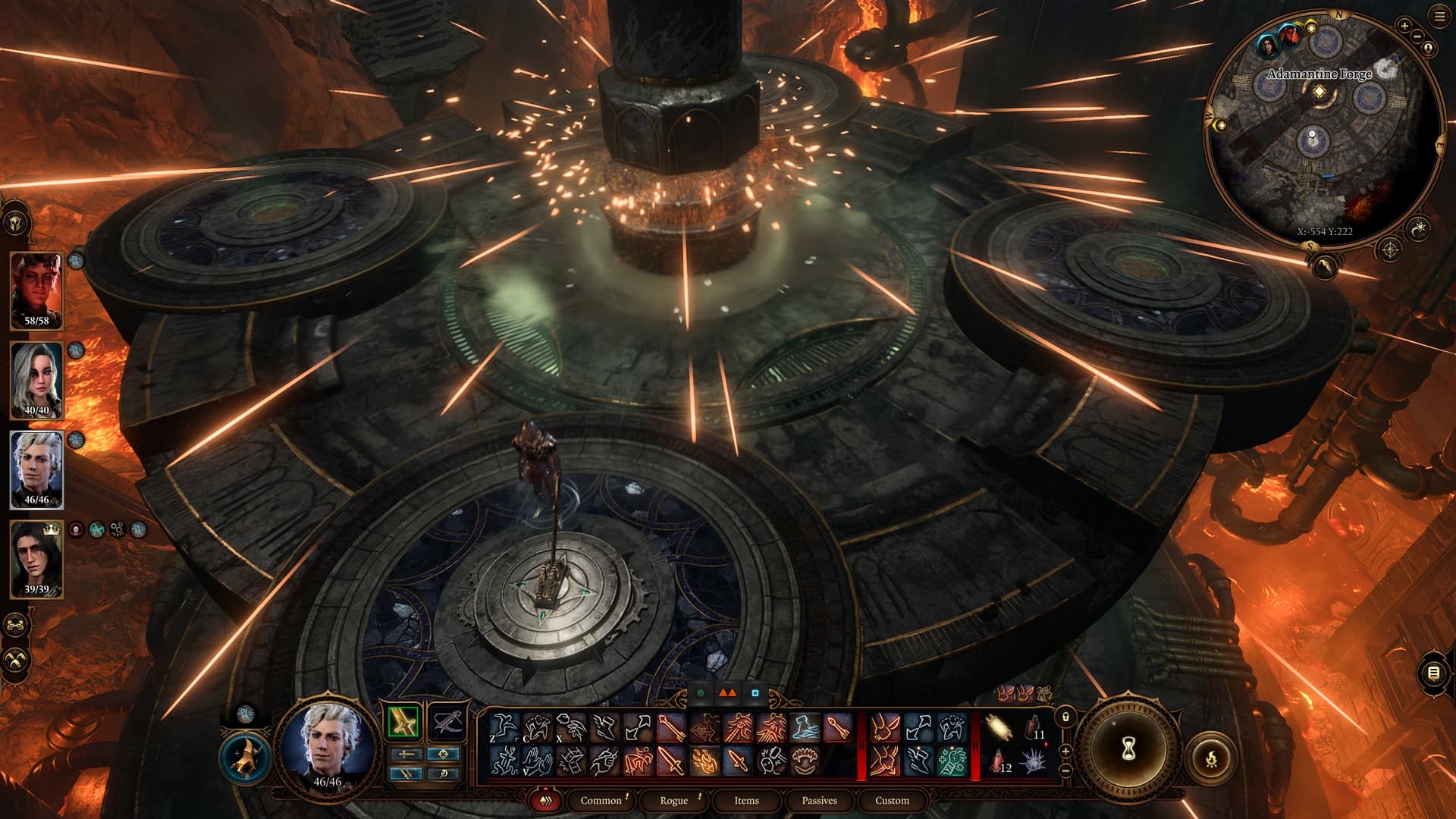Select the Passives hotbar tab
This screenshot has width=1456, height=819.
tap(819, 800)
